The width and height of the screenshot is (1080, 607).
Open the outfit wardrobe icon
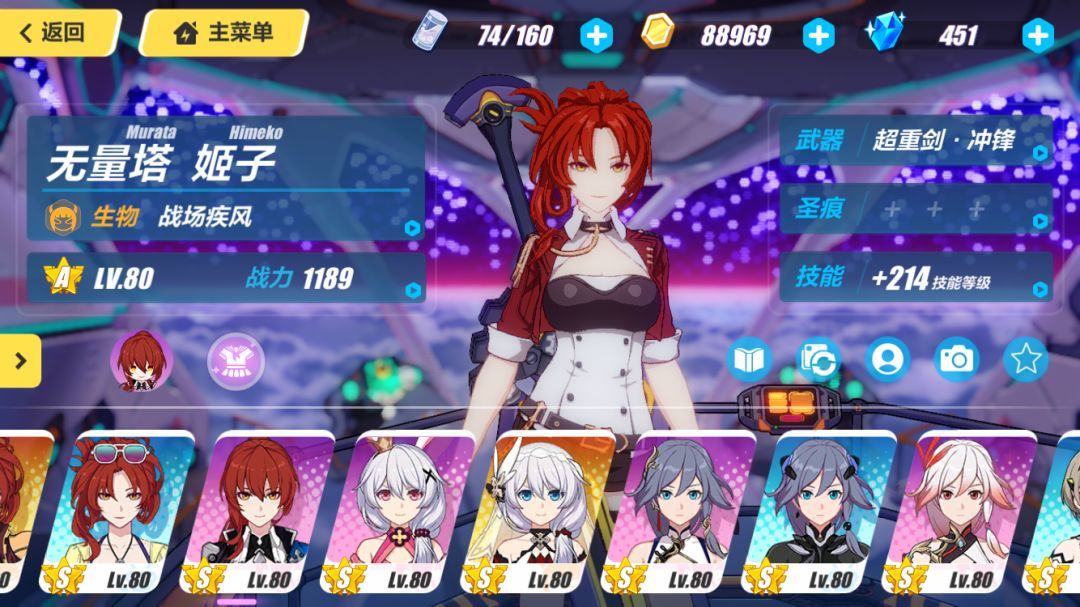click(x=236, y=360)
